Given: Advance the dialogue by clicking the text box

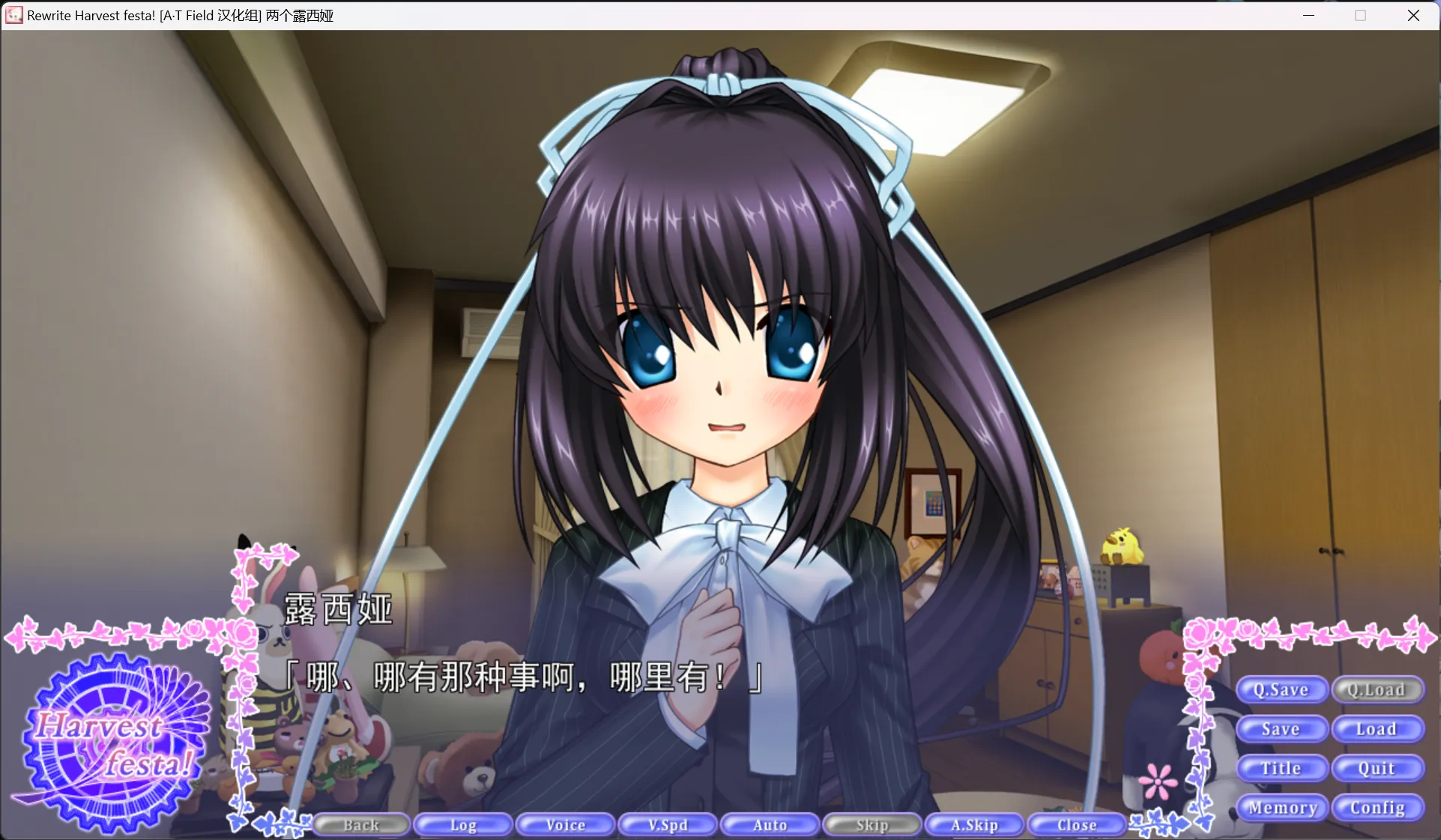Looking at the screenshot, I should pos(525,677).
